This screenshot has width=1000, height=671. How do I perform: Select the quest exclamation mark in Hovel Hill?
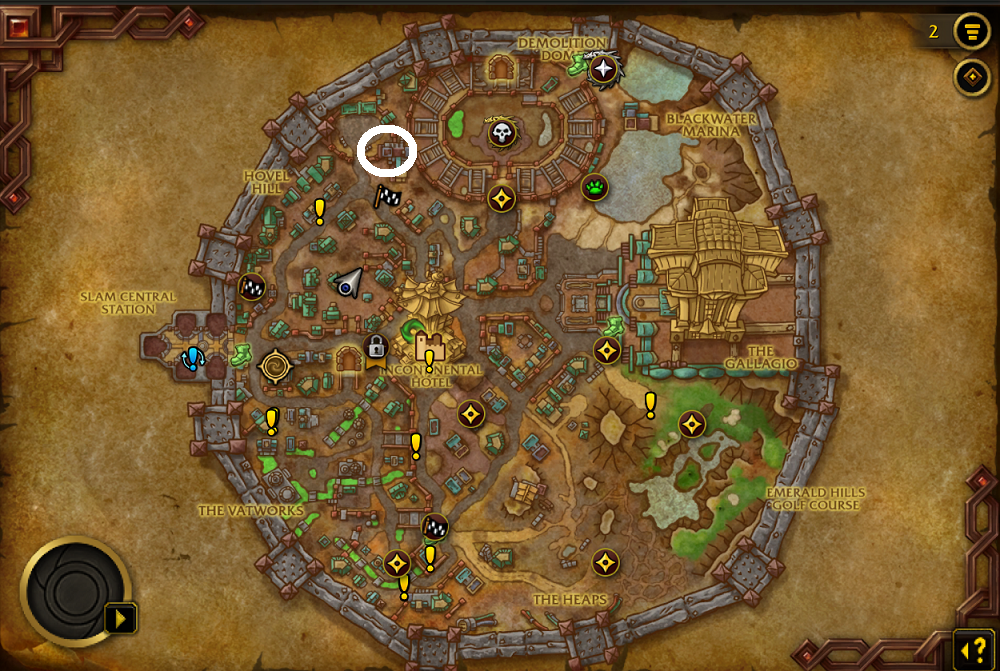[319, 210]
